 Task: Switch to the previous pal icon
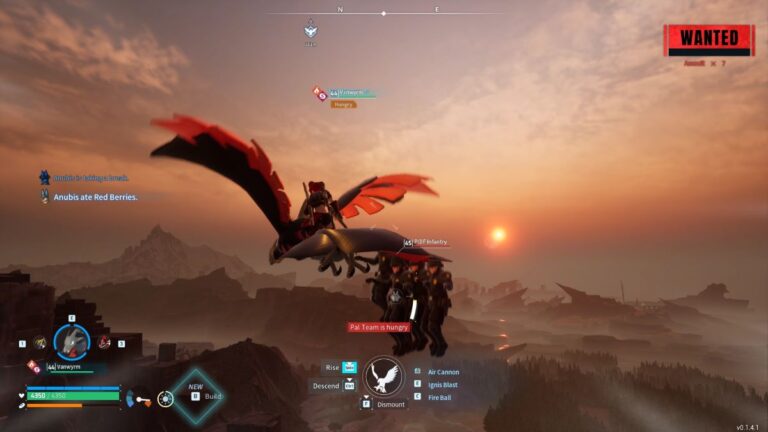[38, 342]
